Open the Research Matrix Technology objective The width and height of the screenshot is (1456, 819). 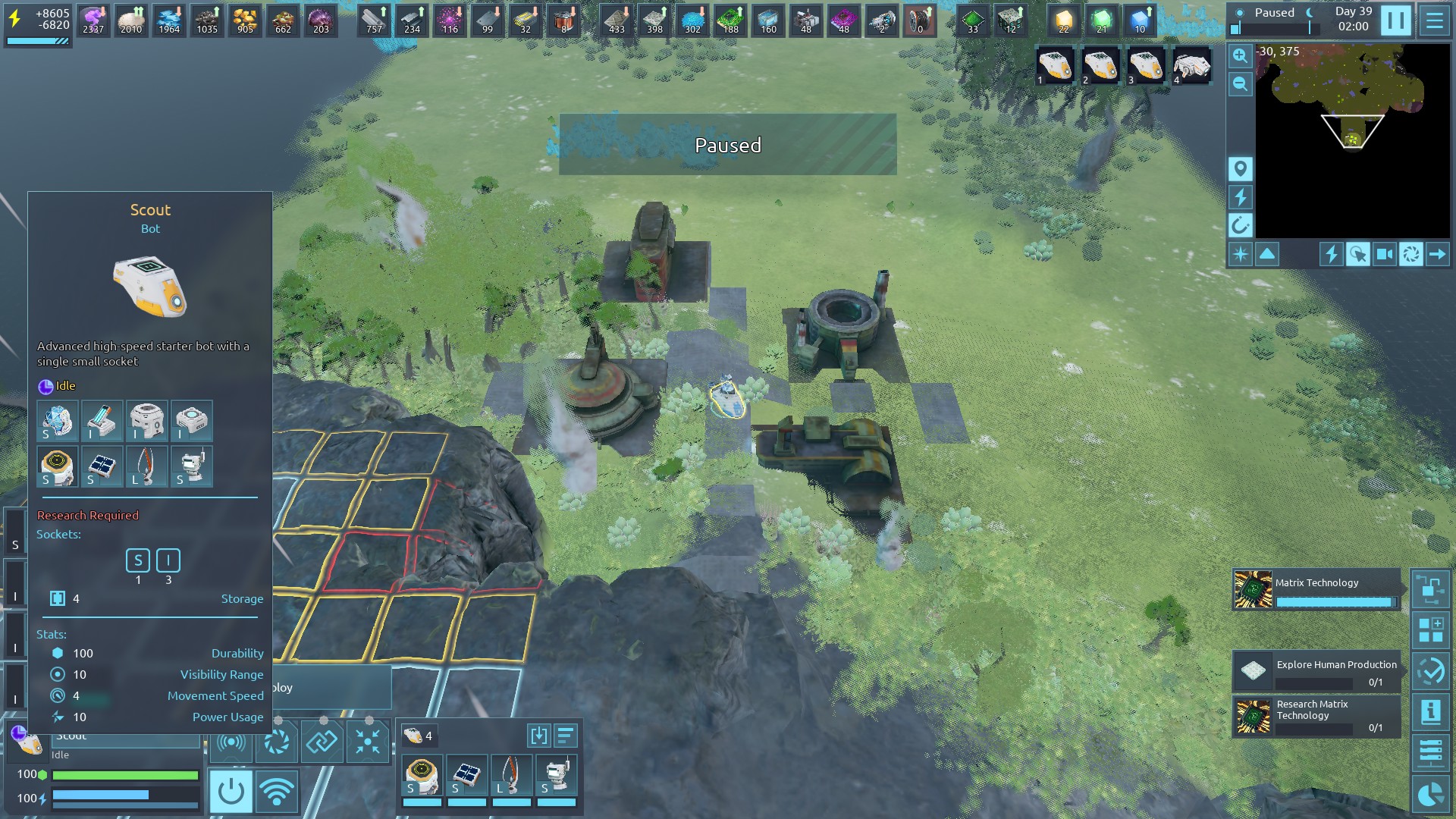[x=1316, y=717]
